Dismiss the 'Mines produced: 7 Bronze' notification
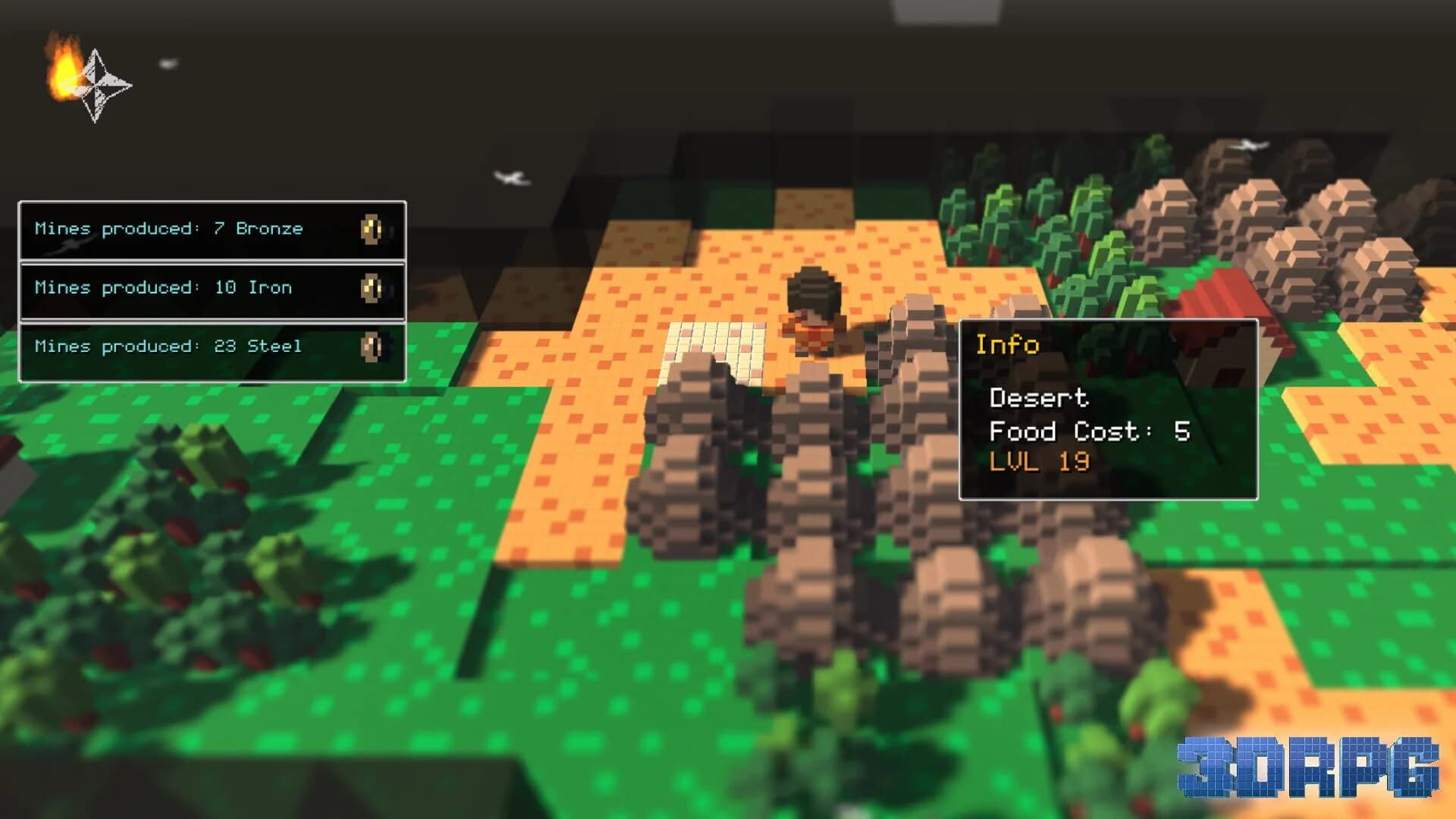Viewport: 1456px width, 819px height. click(212, 229)
